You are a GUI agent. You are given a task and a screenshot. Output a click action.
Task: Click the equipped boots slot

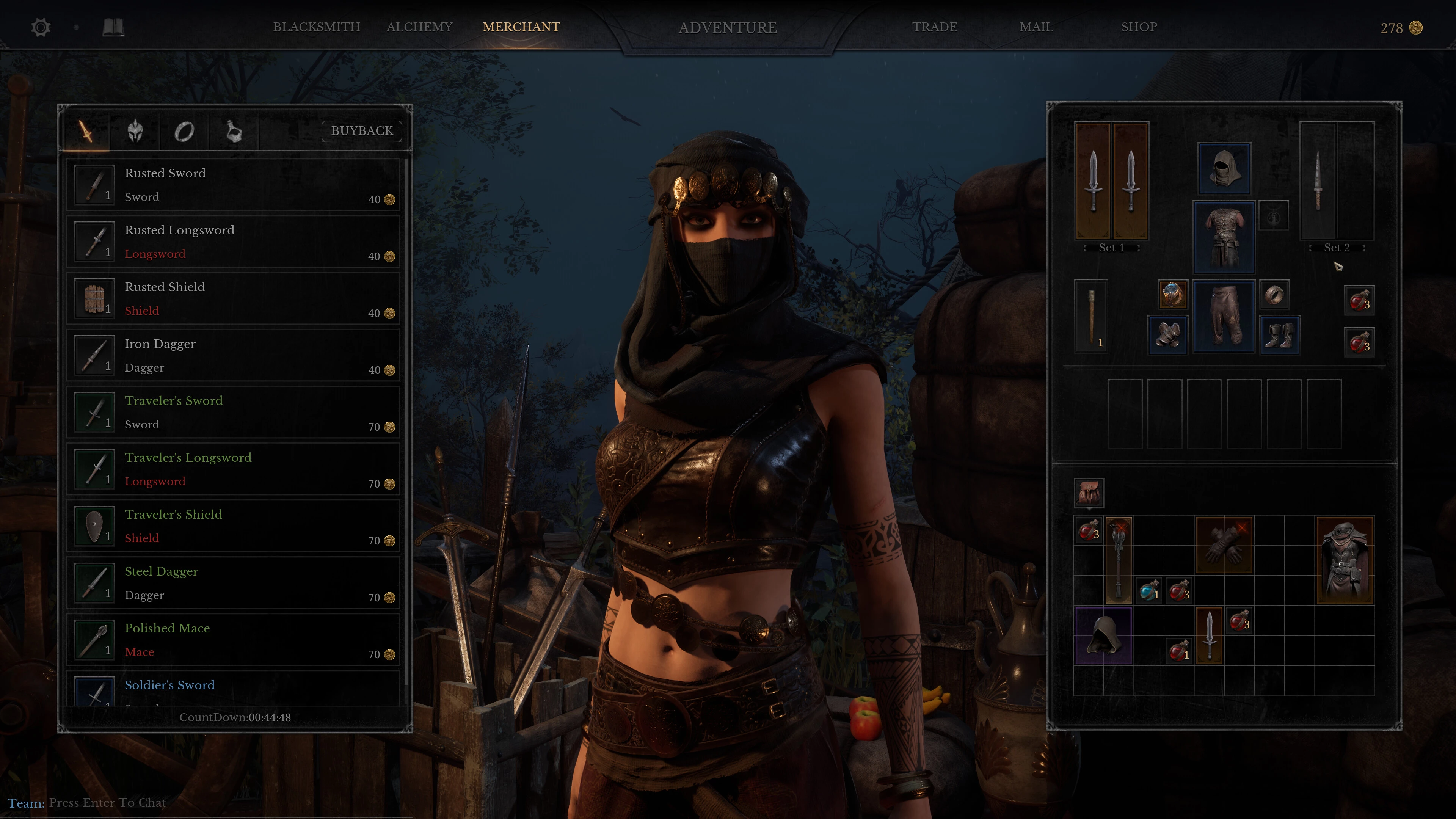tap(1280, 334)
